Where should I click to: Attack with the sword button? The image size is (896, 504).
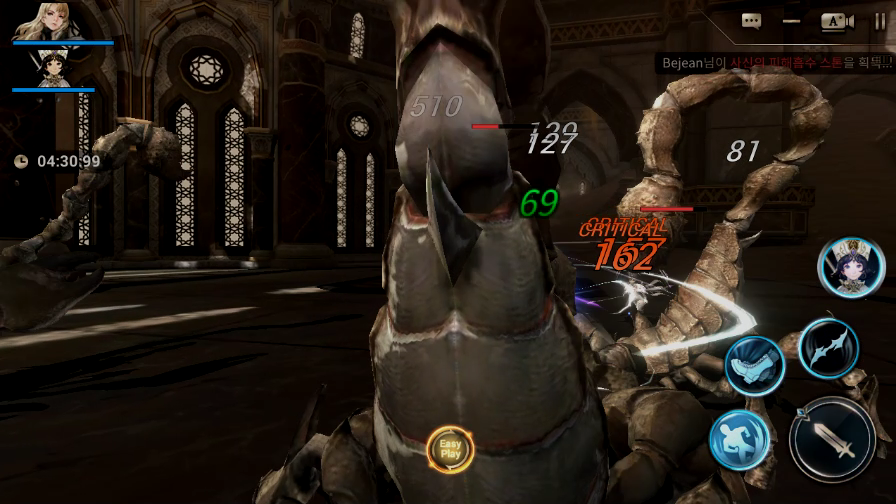coord(832,440)
